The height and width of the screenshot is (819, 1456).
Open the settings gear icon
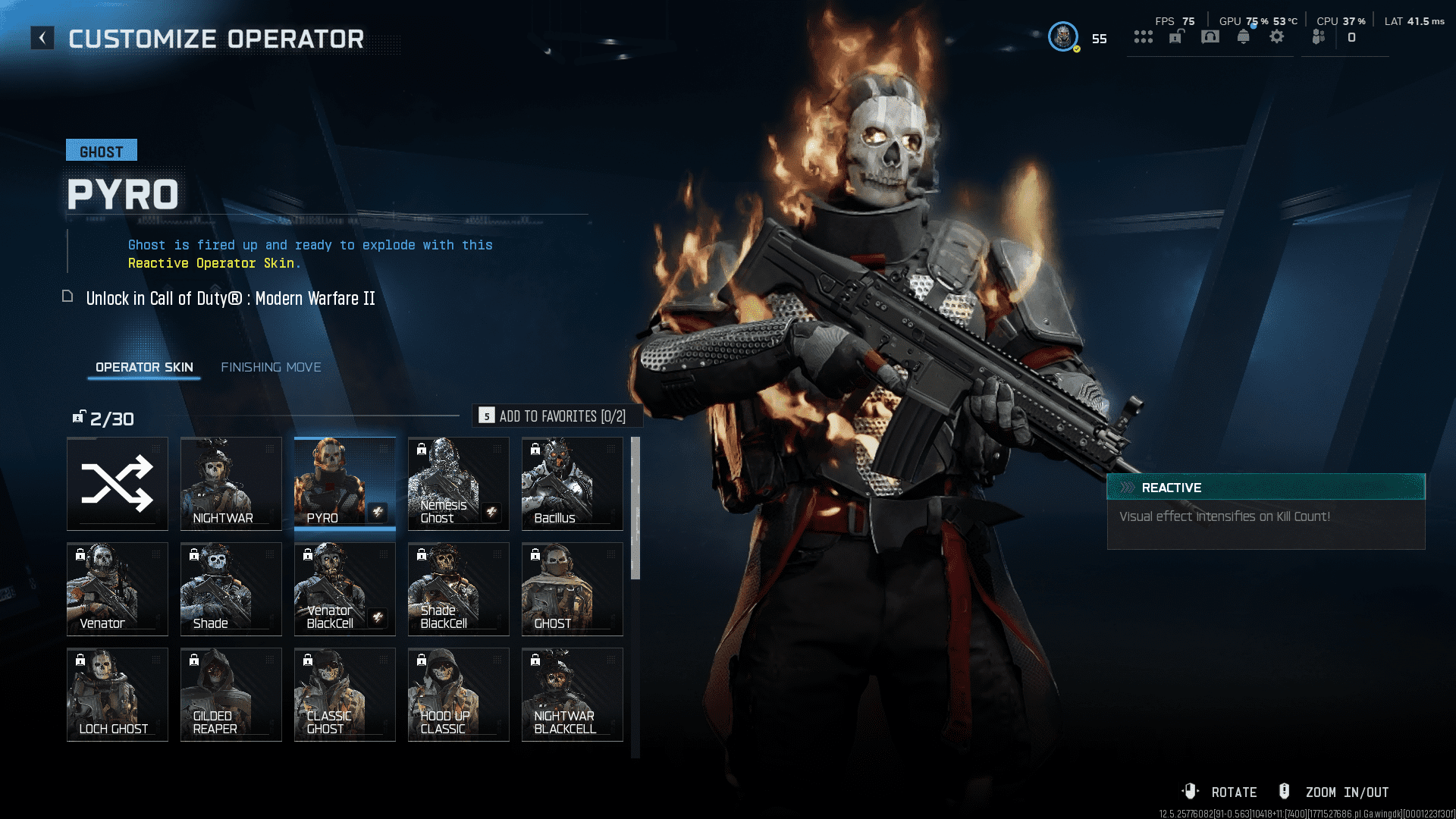point(1277,36)
